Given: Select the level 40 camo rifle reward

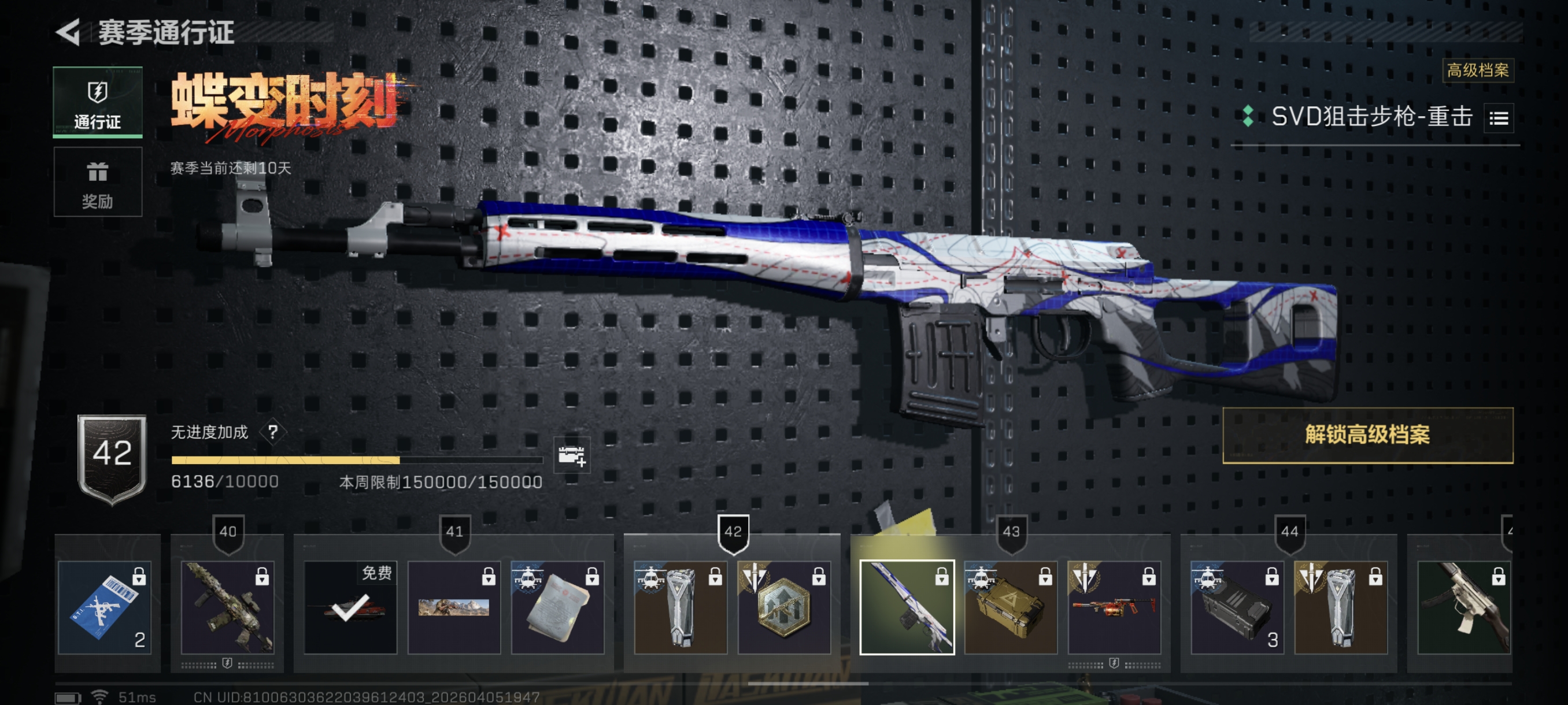Looking at the screenshot, I should coord(228,607).
